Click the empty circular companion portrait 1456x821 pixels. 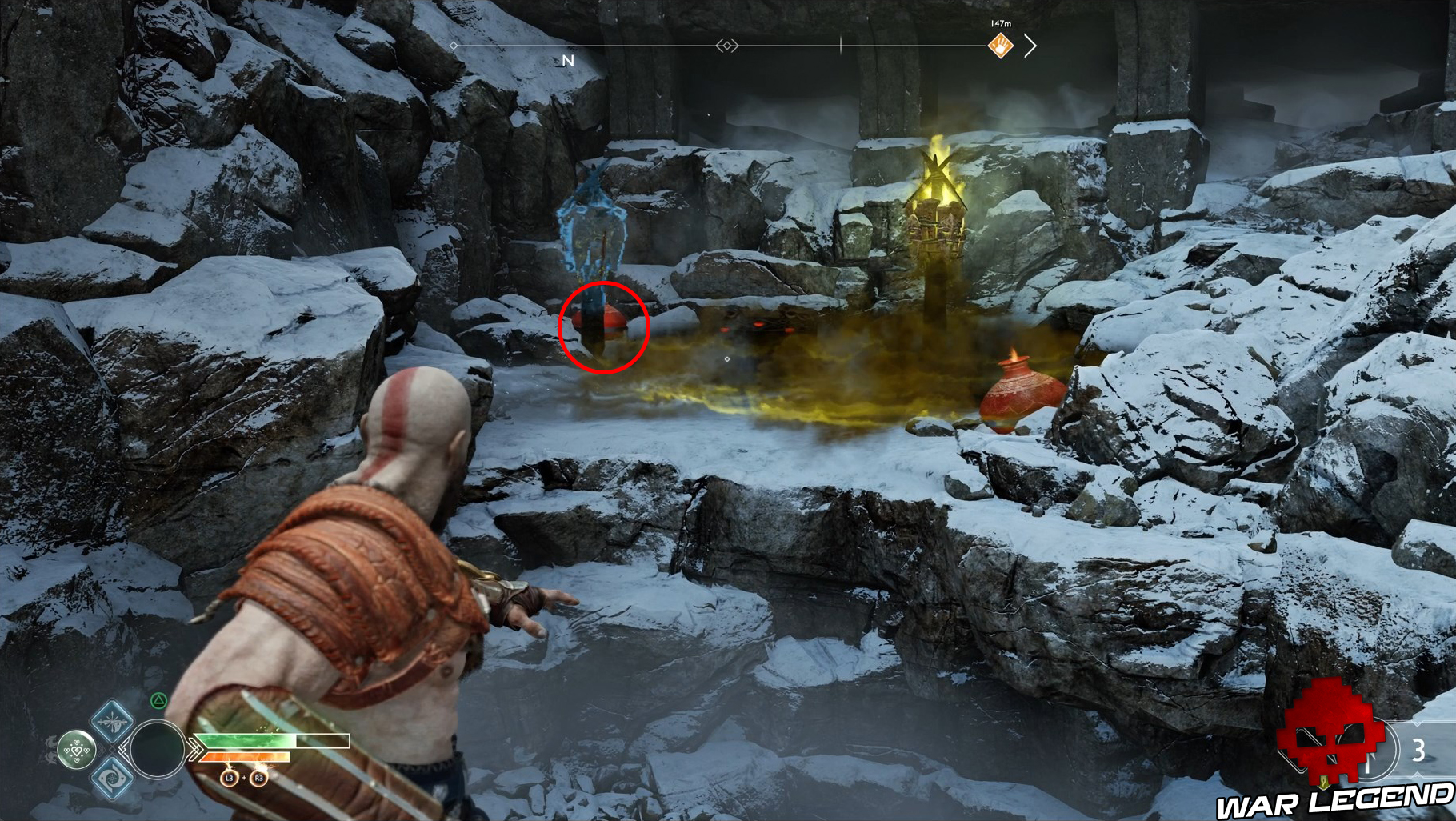point(158,750)
